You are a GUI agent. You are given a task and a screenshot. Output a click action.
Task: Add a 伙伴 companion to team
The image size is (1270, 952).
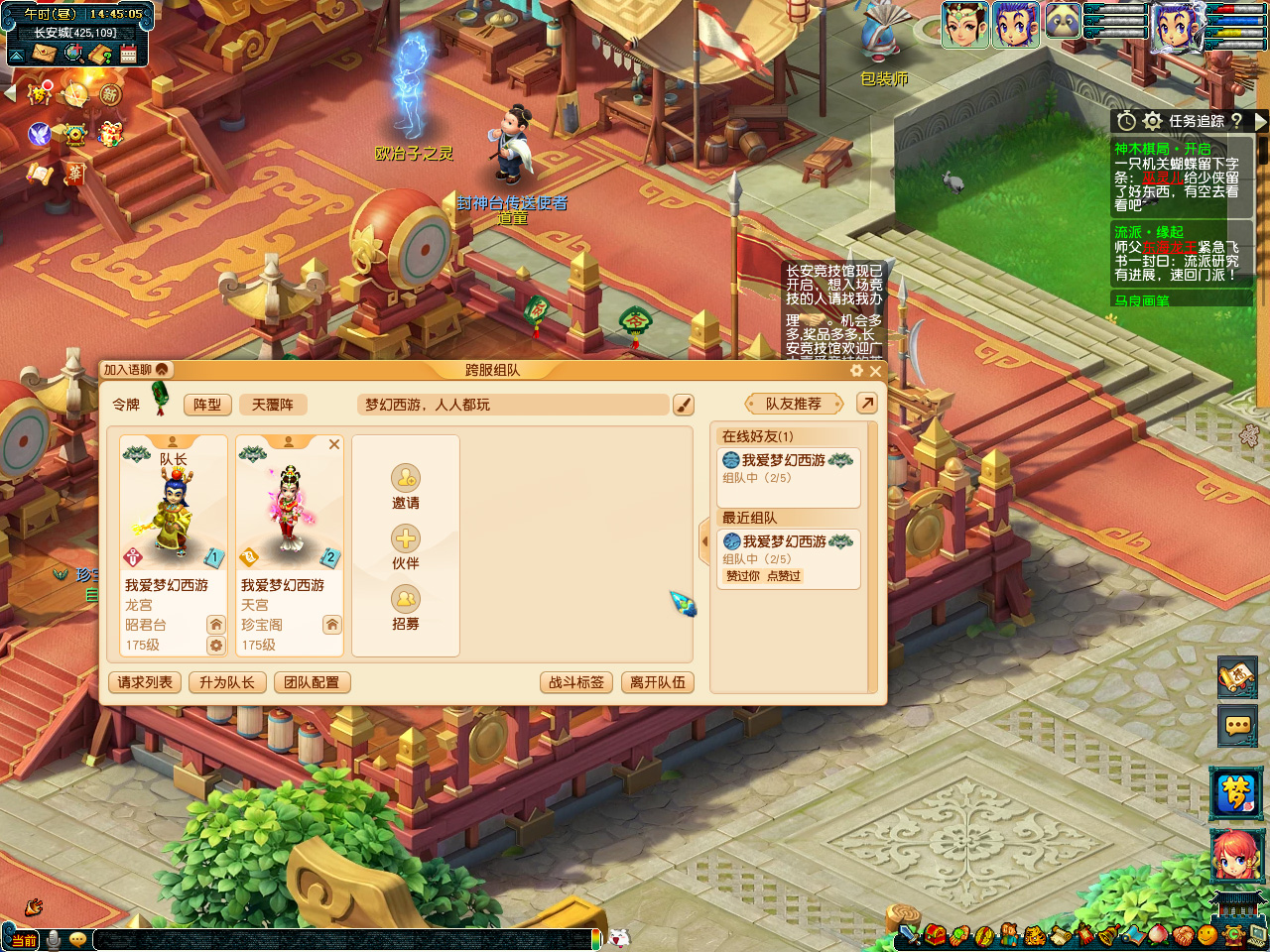(x=406, y=546)
